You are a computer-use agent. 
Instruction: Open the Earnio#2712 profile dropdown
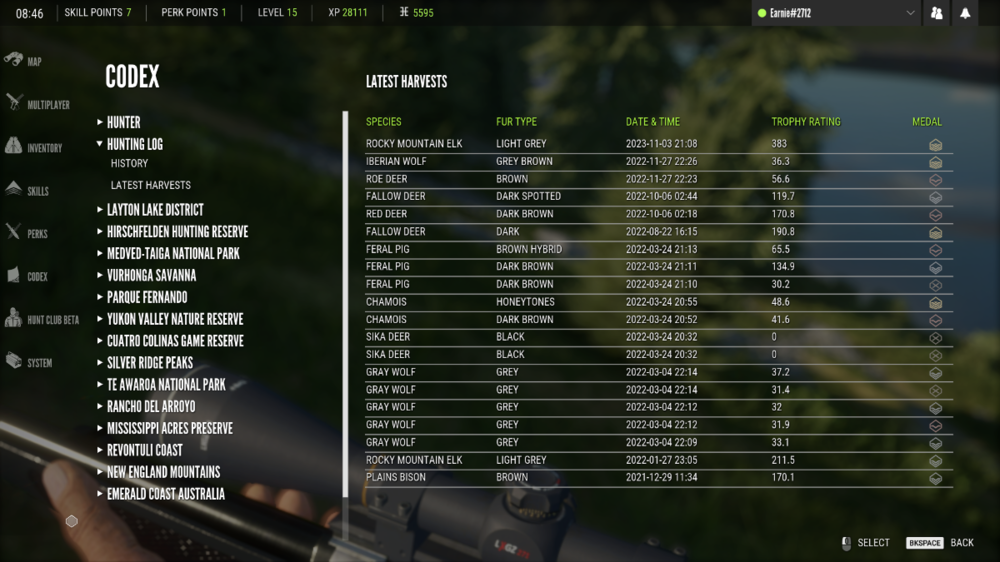pyautogui.click(x=836, y=13)
